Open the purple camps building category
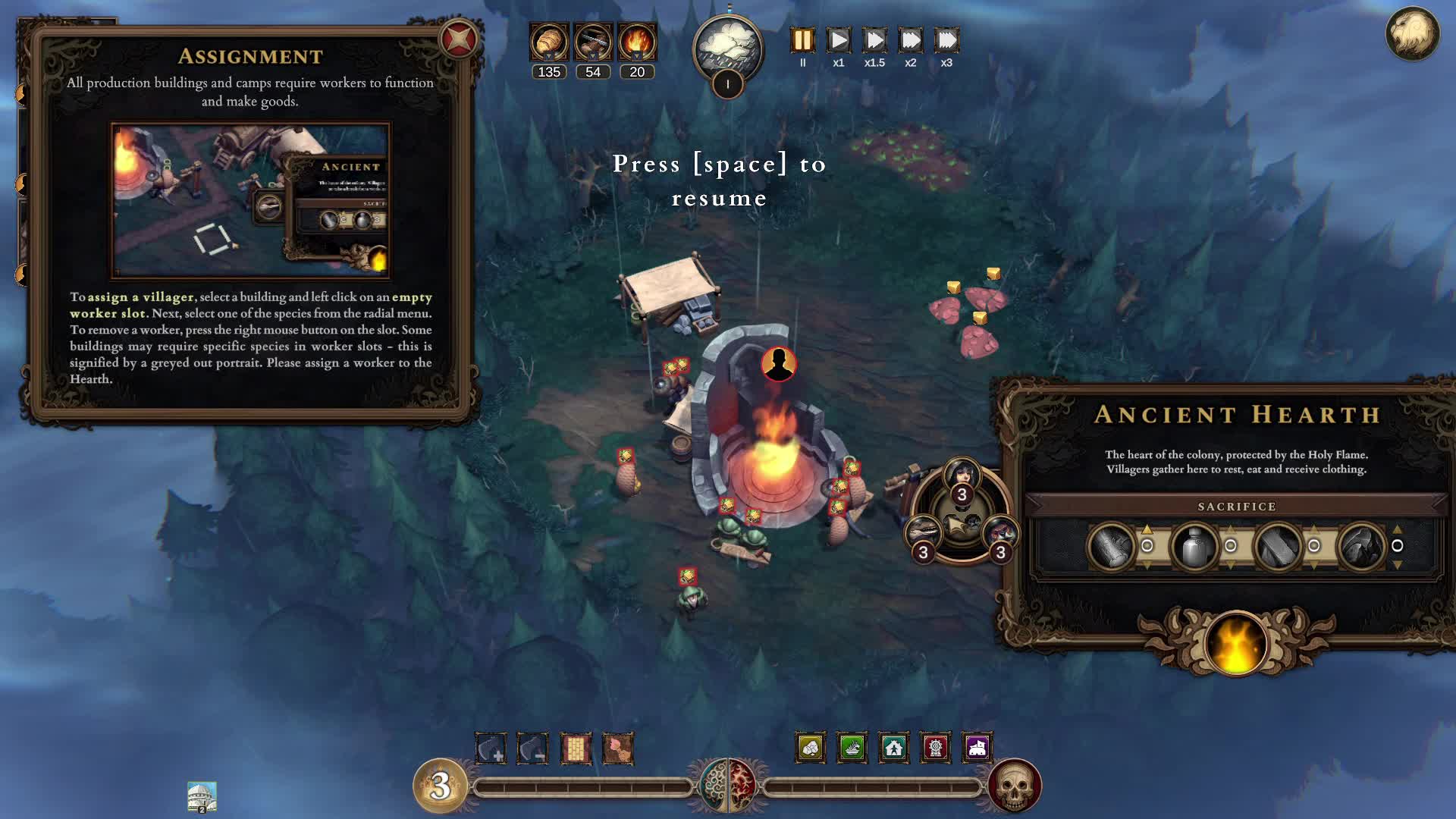Image resolution: width=1456 pixels, height=819 pixels. 977,748
